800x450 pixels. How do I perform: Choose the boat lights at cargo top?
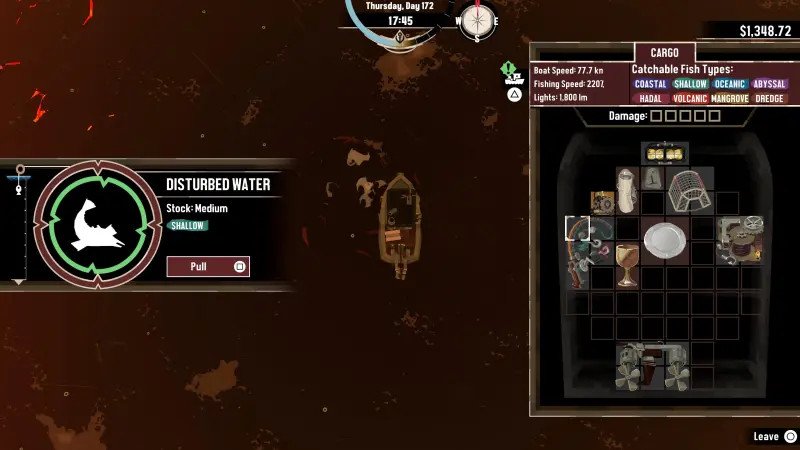tap(663, 153)
